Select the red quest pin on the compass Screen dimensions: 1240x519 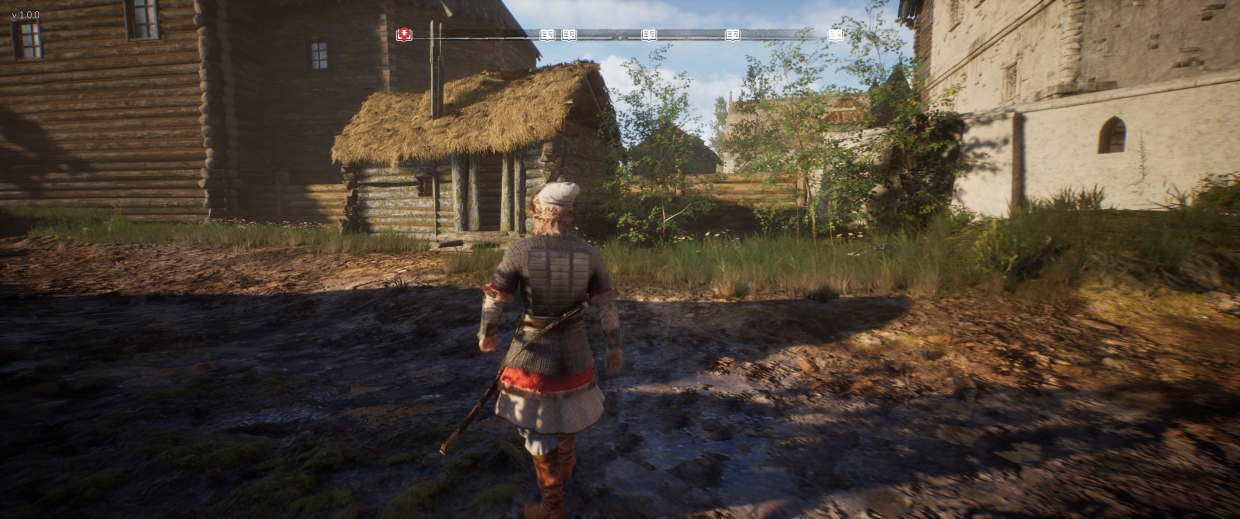pos(404,34)
